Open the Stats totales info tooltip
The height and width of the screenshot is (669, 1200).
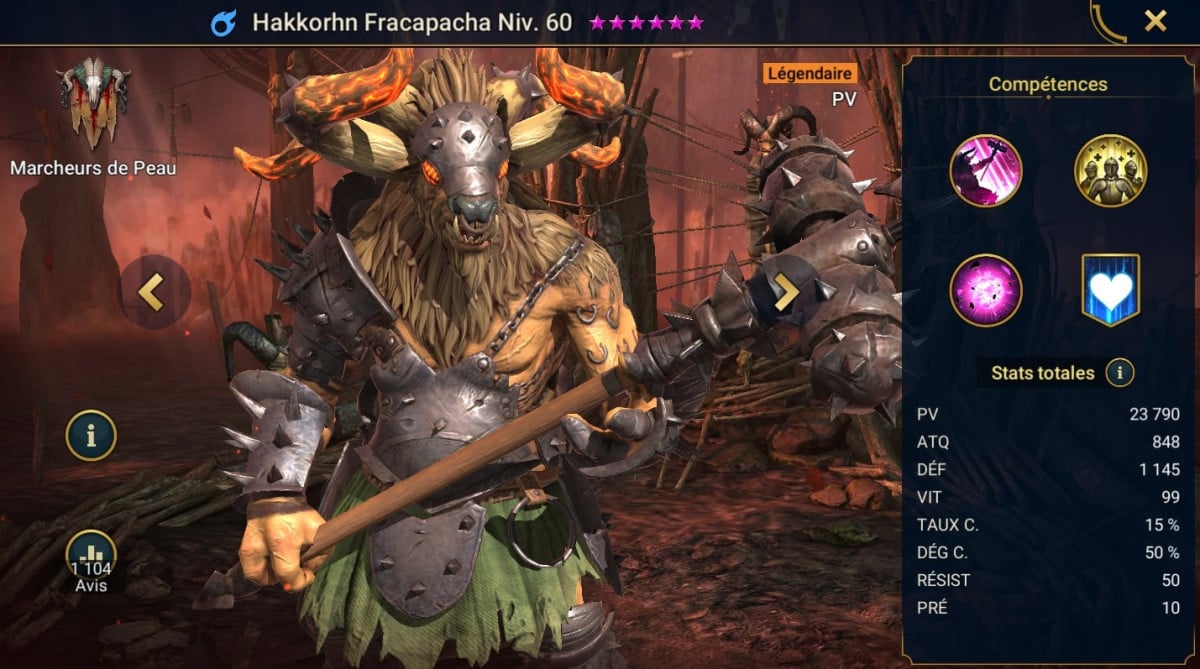[1120, 374]
